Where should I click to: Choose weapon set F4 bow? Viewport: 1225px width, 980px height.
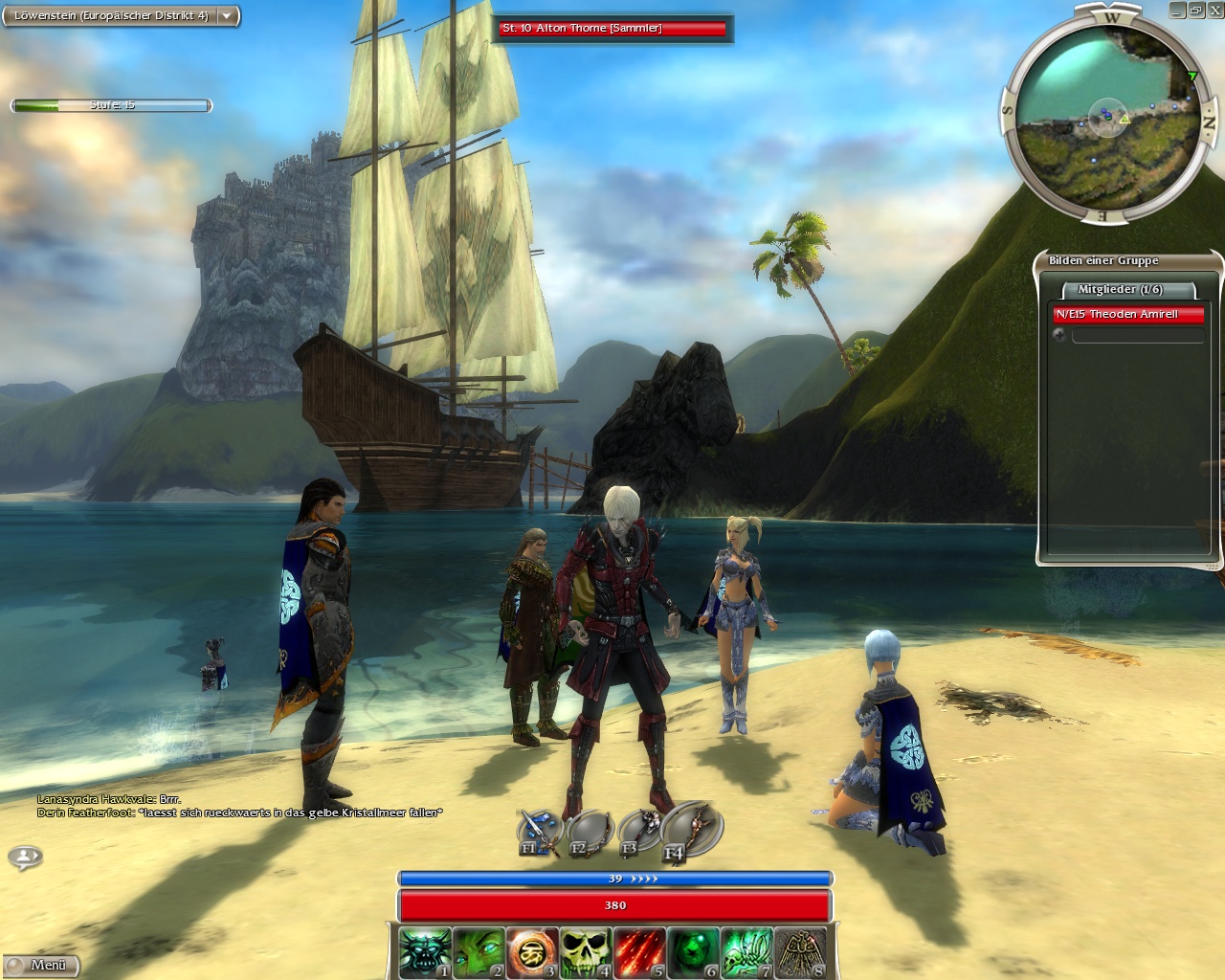pos(689,831)
